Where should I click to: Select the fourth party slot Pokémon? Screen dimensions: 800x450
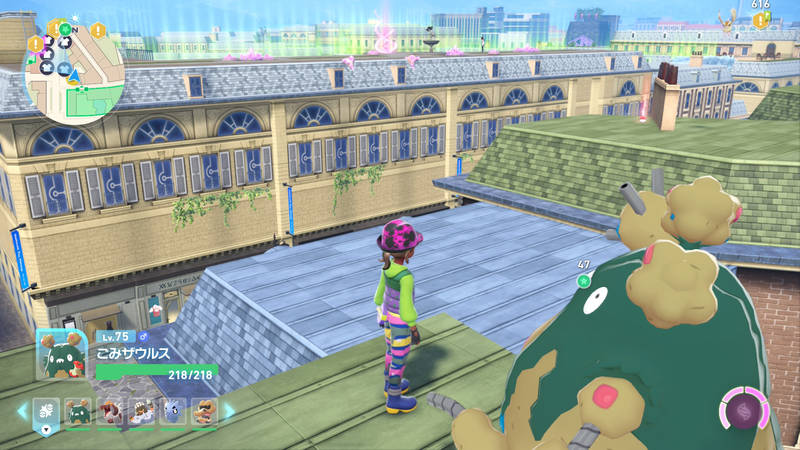142,410
